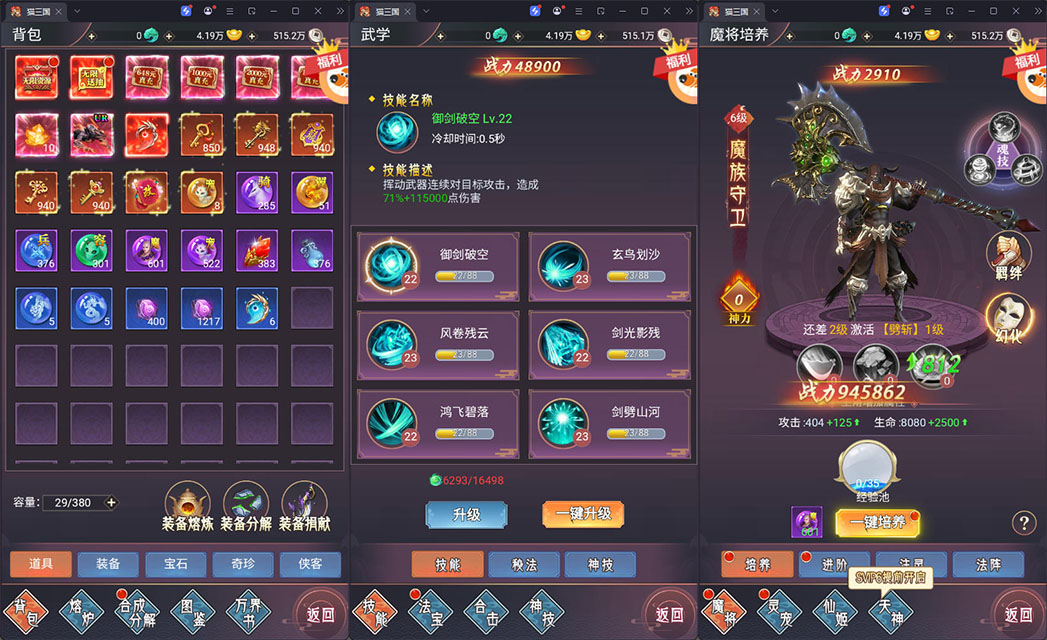Switch to the 侠客 tab in the bag

pyautogui.click(x=310, y=564)
